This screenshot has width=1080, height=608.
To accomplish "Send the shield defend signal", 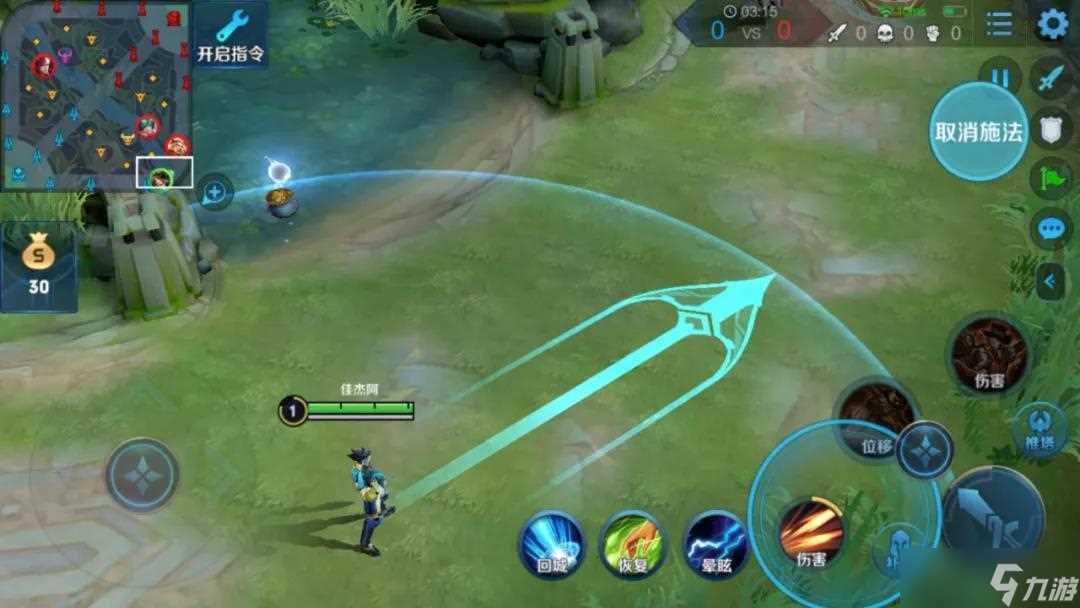I will tap(1051, 128).
